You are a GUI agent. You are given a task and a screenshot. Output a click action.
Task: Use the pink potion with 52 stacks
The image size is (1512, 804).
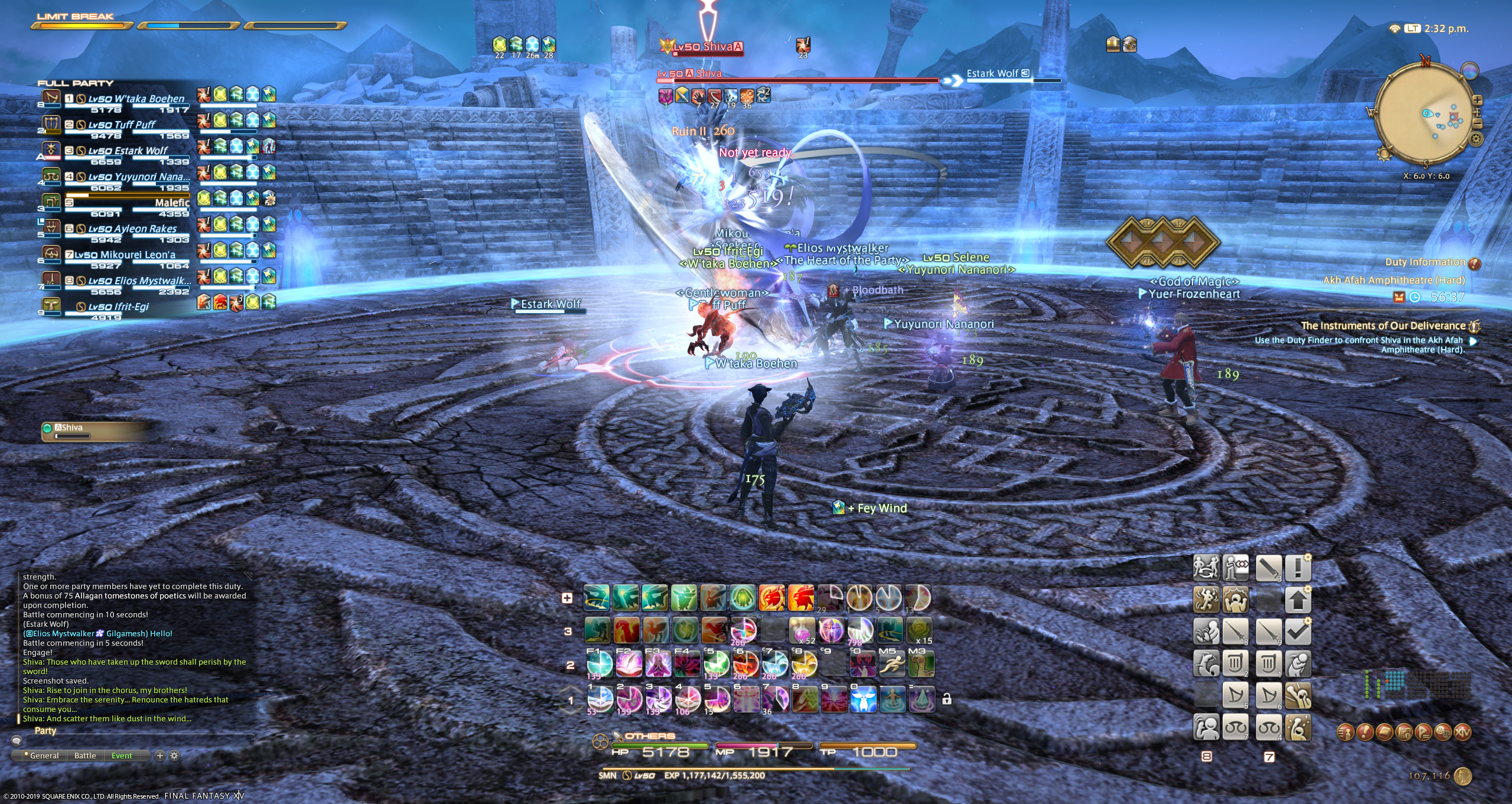click(x=803, y=630)
